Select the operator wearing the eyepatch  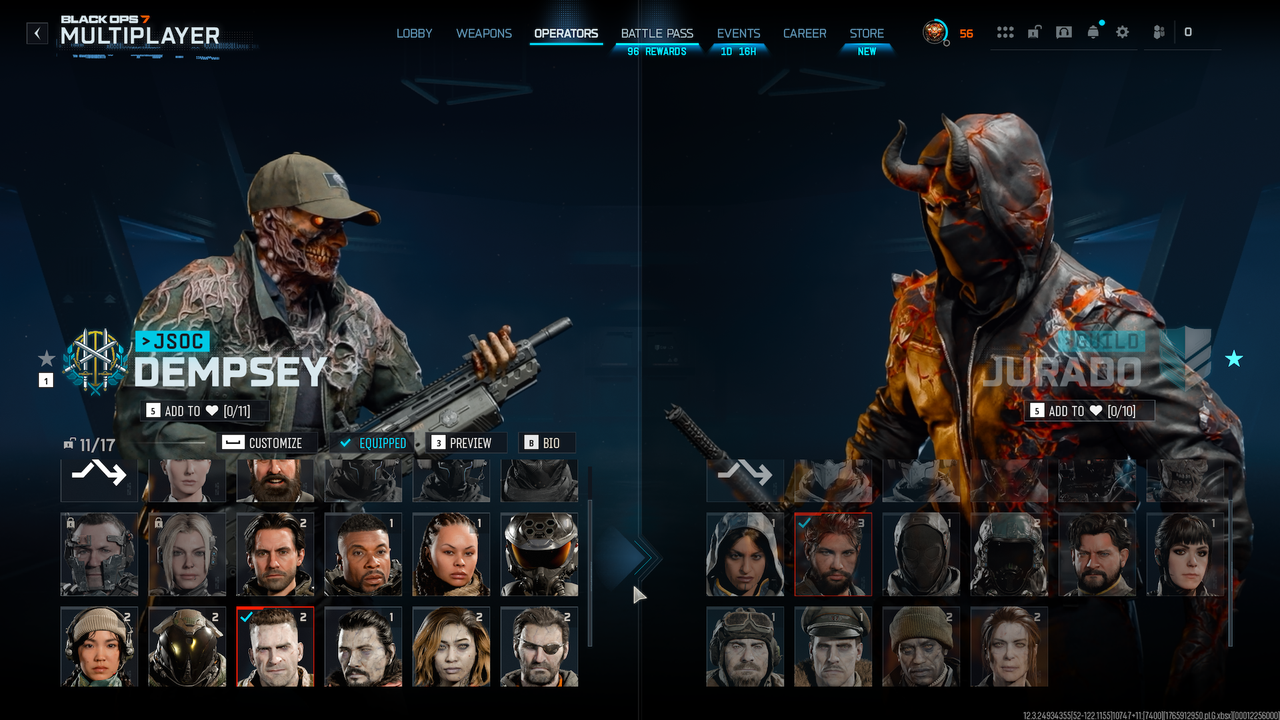539,647
